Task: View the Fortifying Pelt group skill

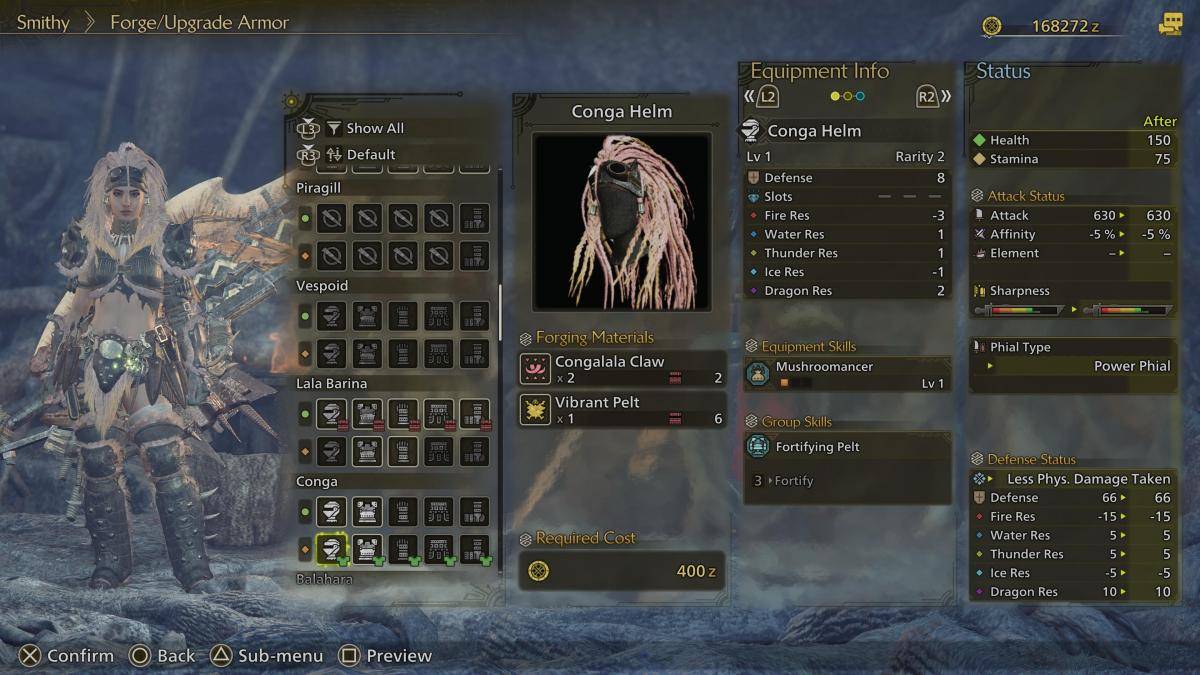Action: [846, 447]
